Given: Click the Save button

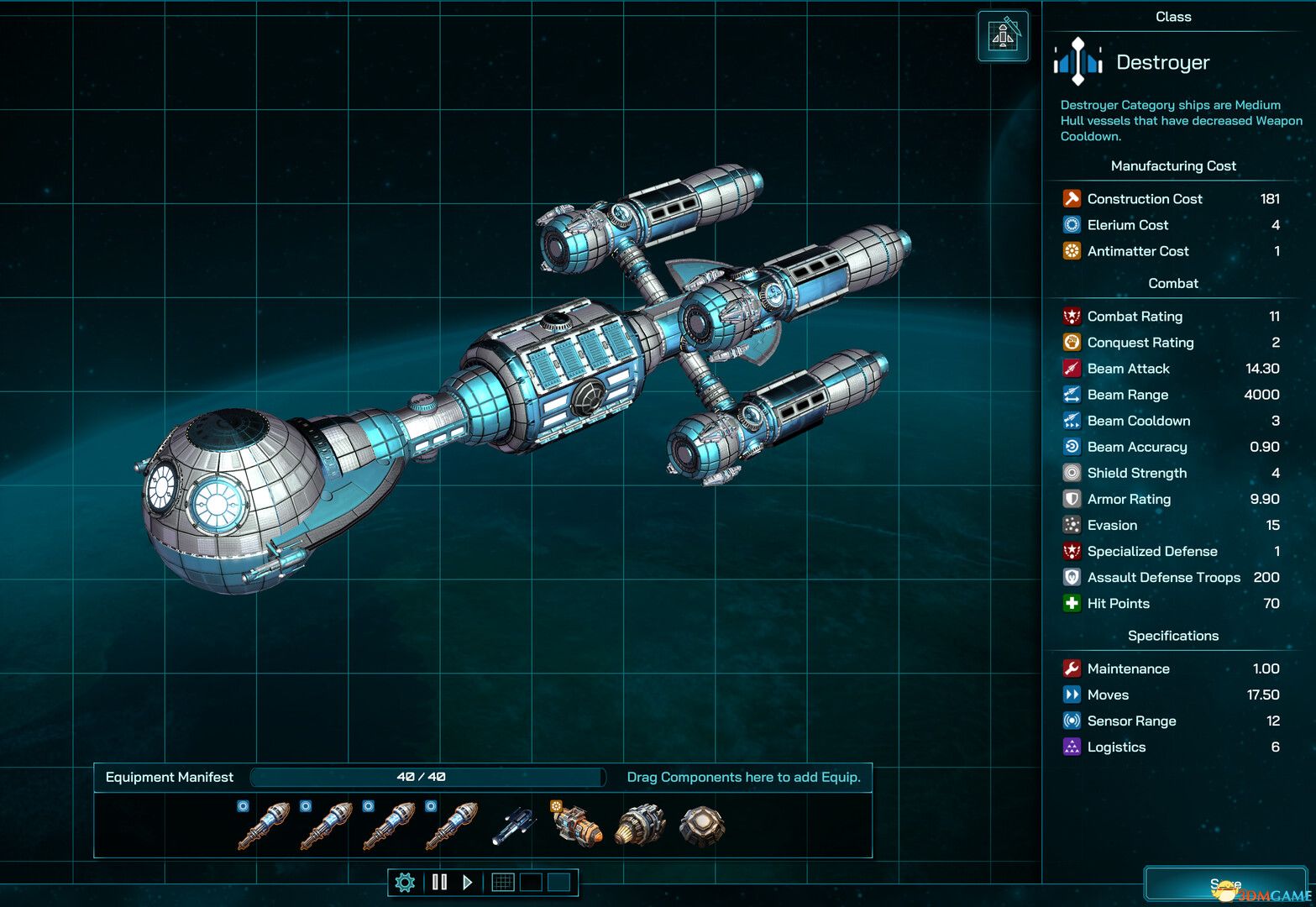Looking at the screenshot, I should coord(1227,883).
